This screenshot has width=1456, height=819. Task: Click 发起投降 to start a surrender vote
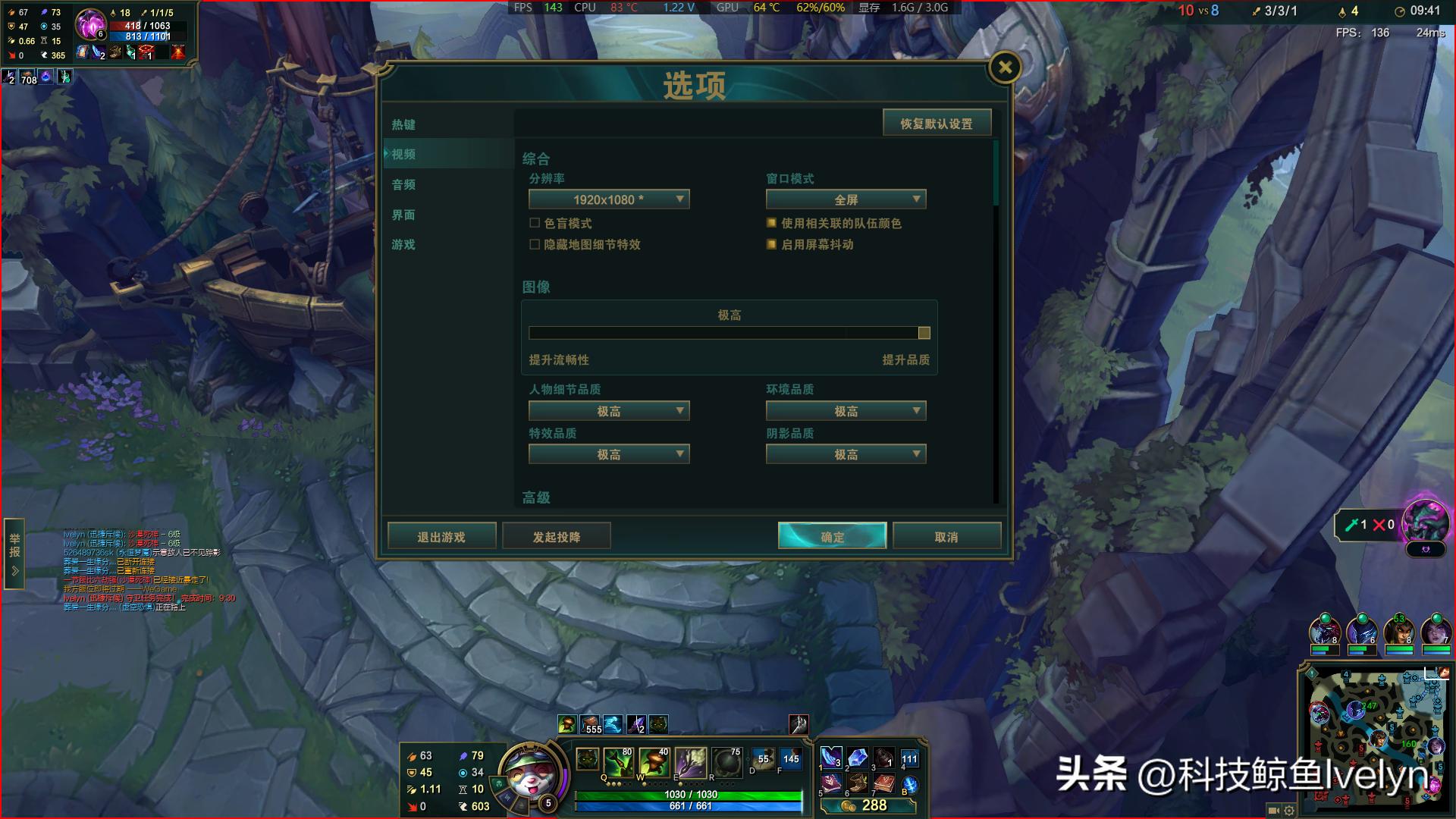point(557,535)
